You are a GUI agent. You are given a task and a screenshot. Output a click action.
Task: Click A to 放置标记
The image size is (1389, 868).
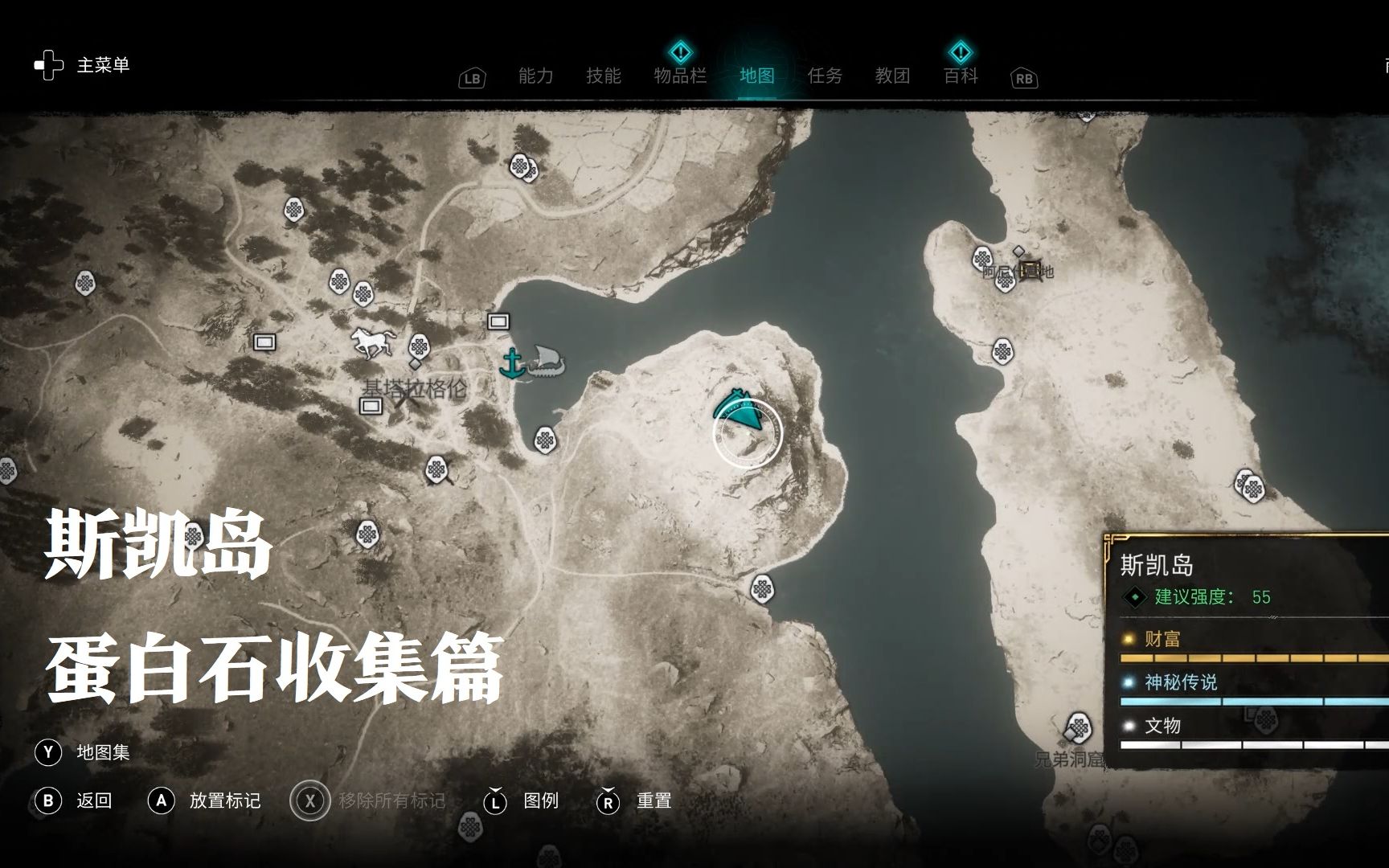pyautogui.click(x=162, y=800)
